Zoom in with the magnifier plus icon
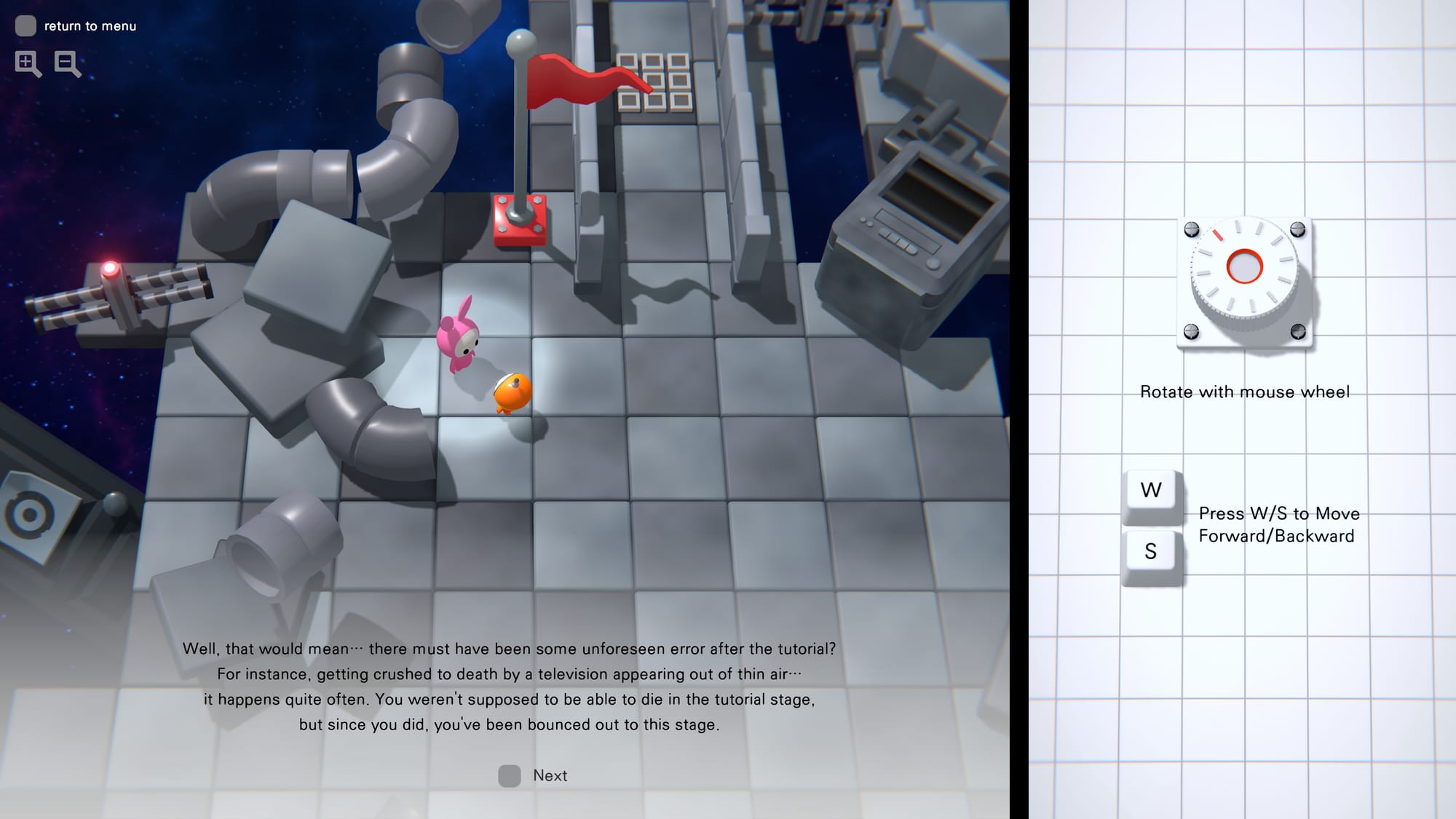This screenshot has width=1456, height=819. click(x=28, y=64)
